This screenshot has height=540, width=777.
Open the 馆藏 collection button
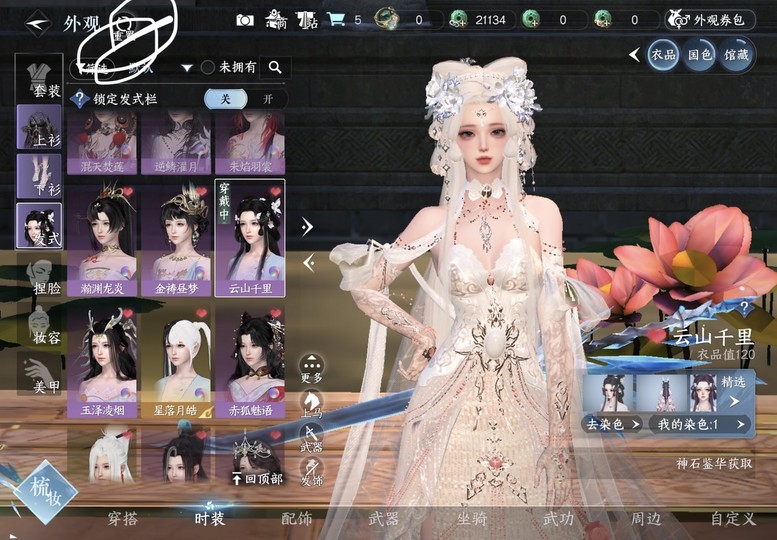[x=735, y=54]
